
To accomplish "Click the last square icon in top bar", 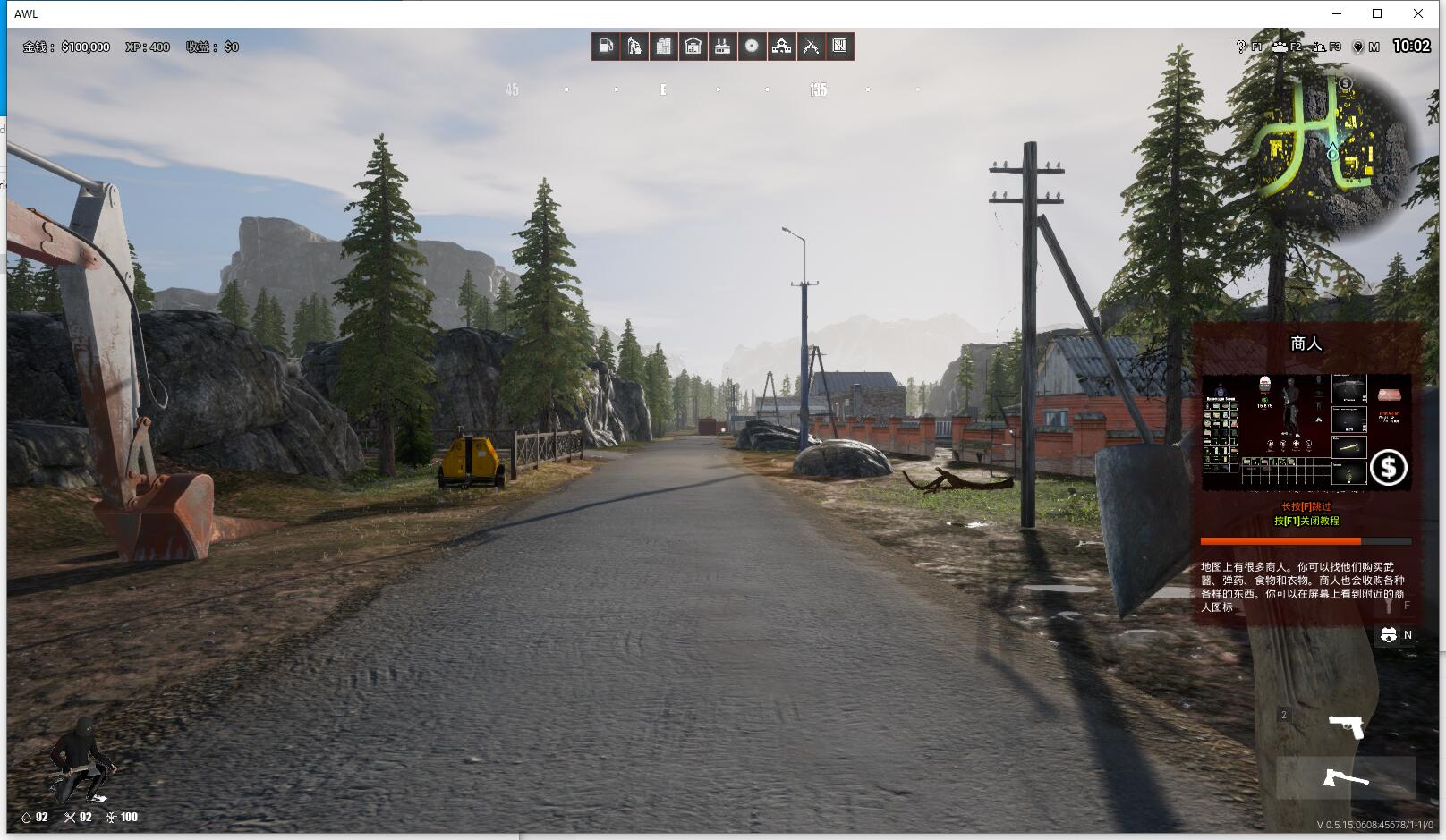I will 839,47.
